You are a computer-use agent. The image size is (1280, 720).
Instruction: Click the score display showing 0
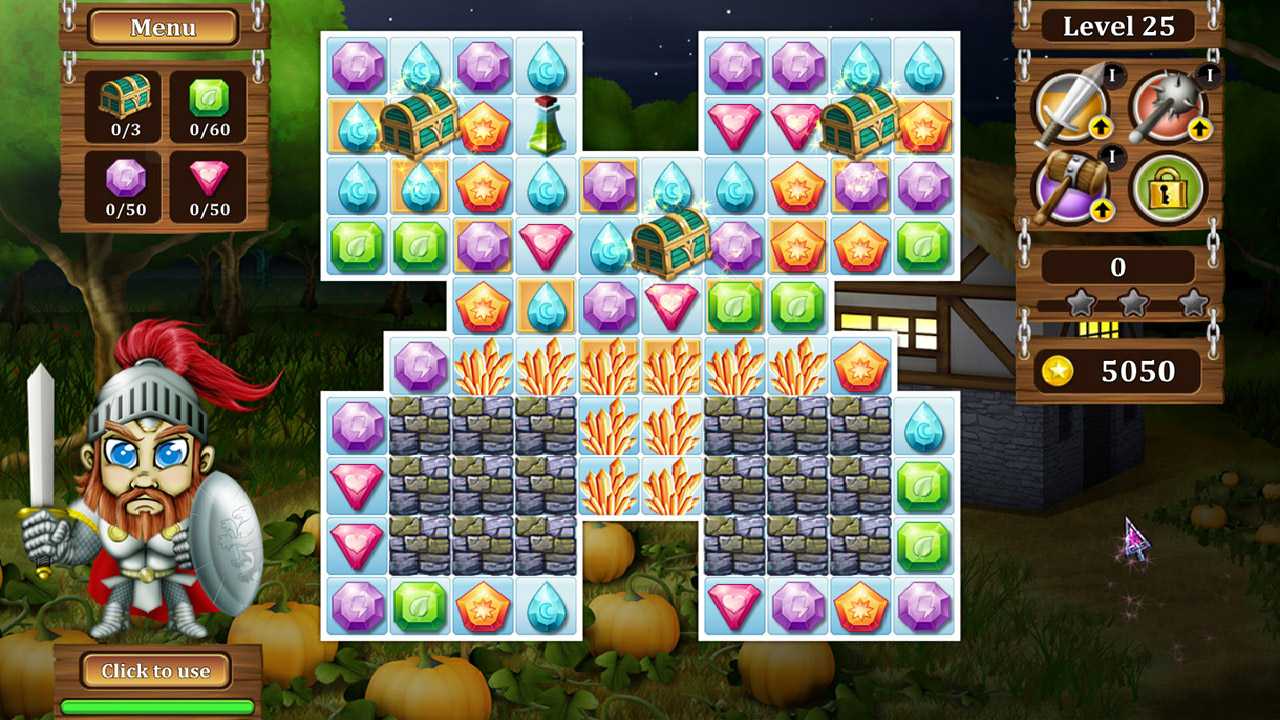pos(1118,268)
